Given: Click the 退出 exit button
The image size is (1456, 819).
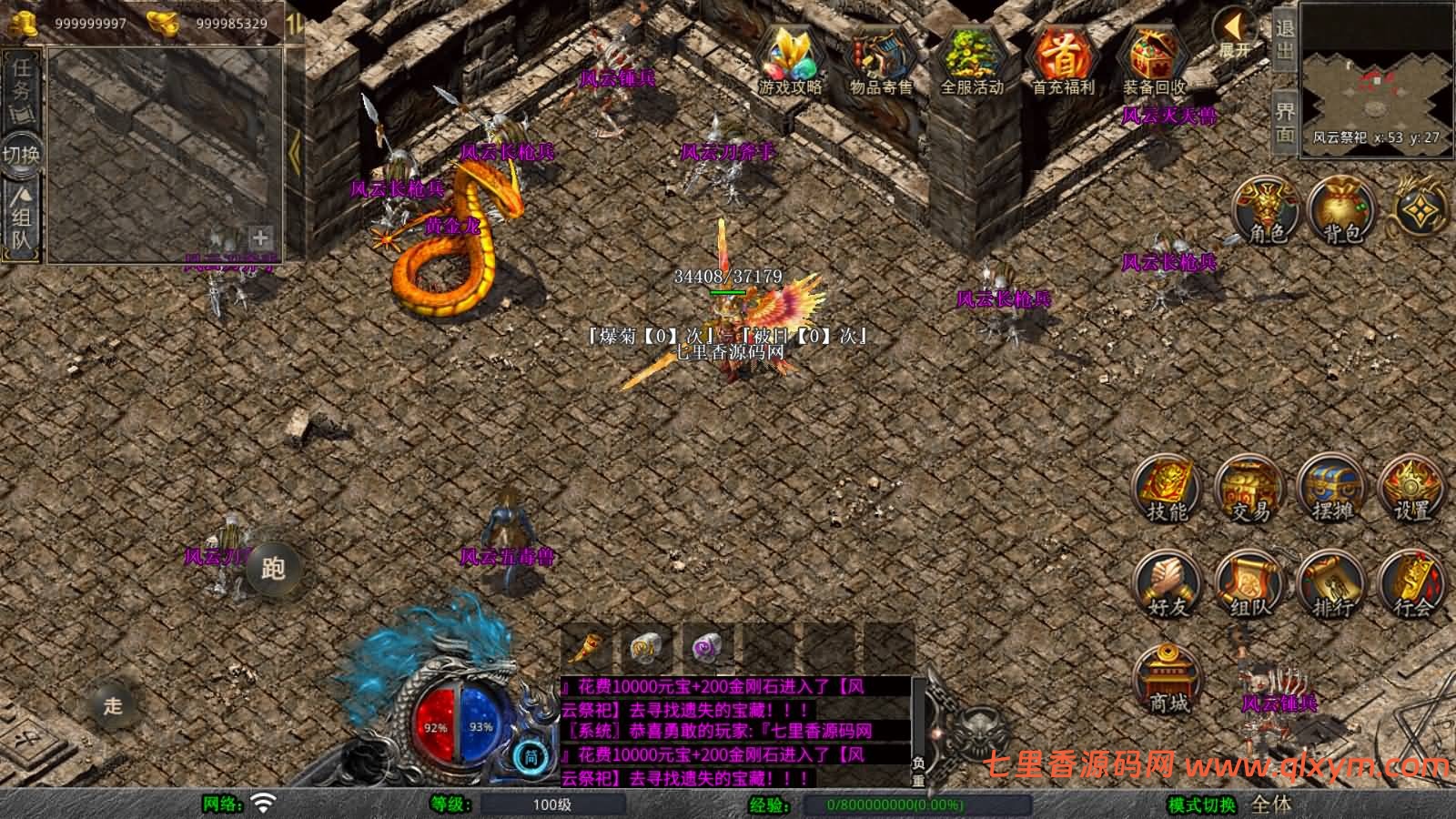Looking at the screenshot, I should point(1284,39).
